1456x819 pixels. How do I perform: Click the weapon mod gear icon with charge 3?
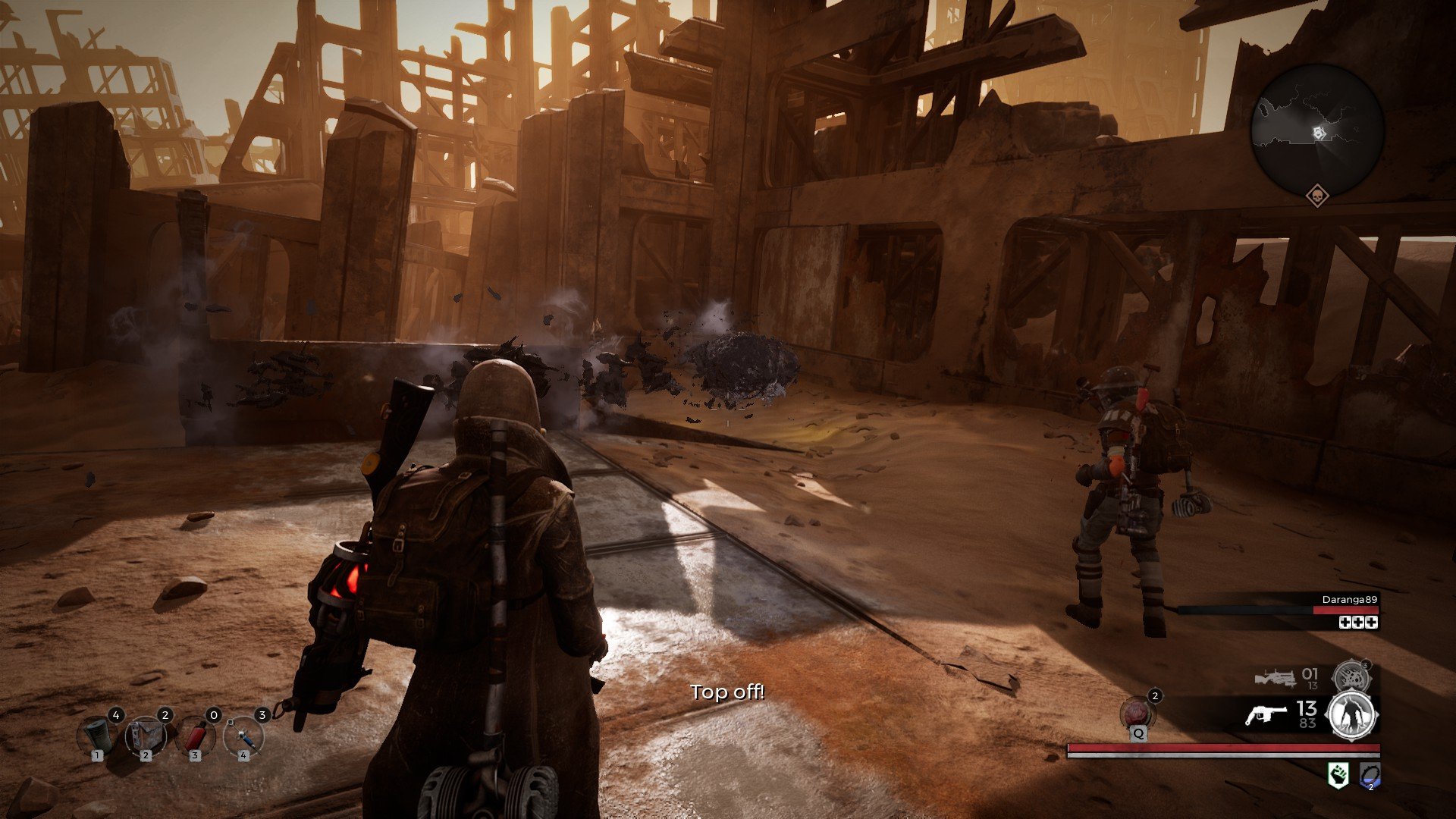(x=1351, y=676)
